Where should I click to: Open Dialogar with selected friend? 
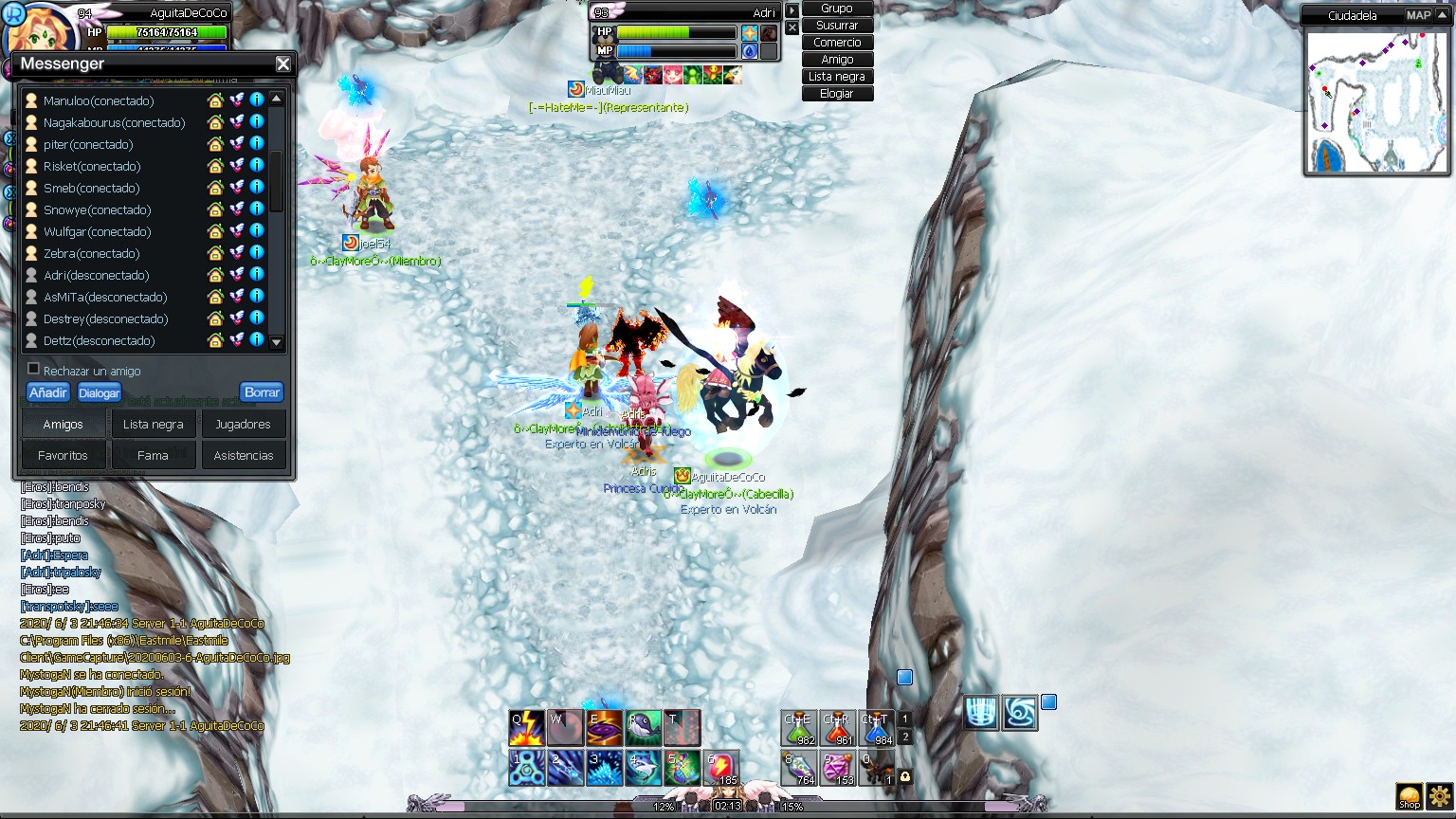coord(100,392)
